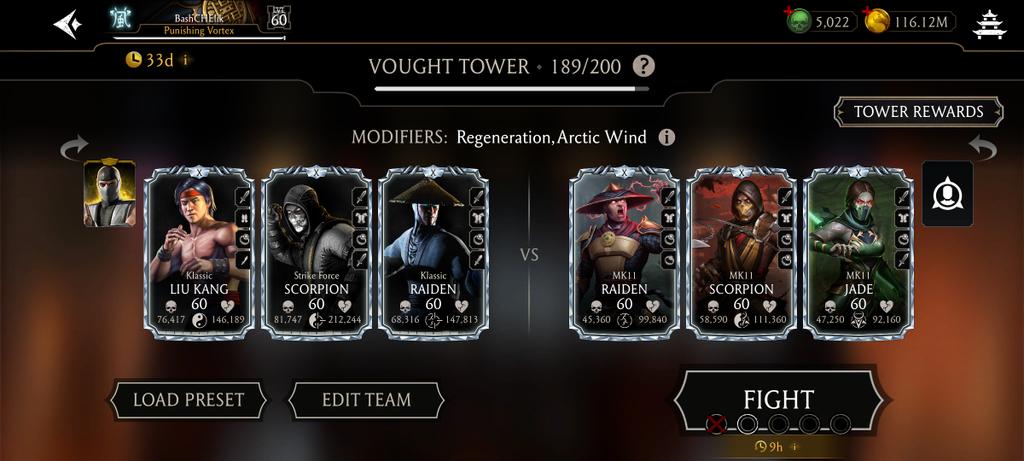Image resolution: width=1024 pixels, height=461 pixels.
Task: Open the pagoda home menu icon
Action: coord(989,23)
